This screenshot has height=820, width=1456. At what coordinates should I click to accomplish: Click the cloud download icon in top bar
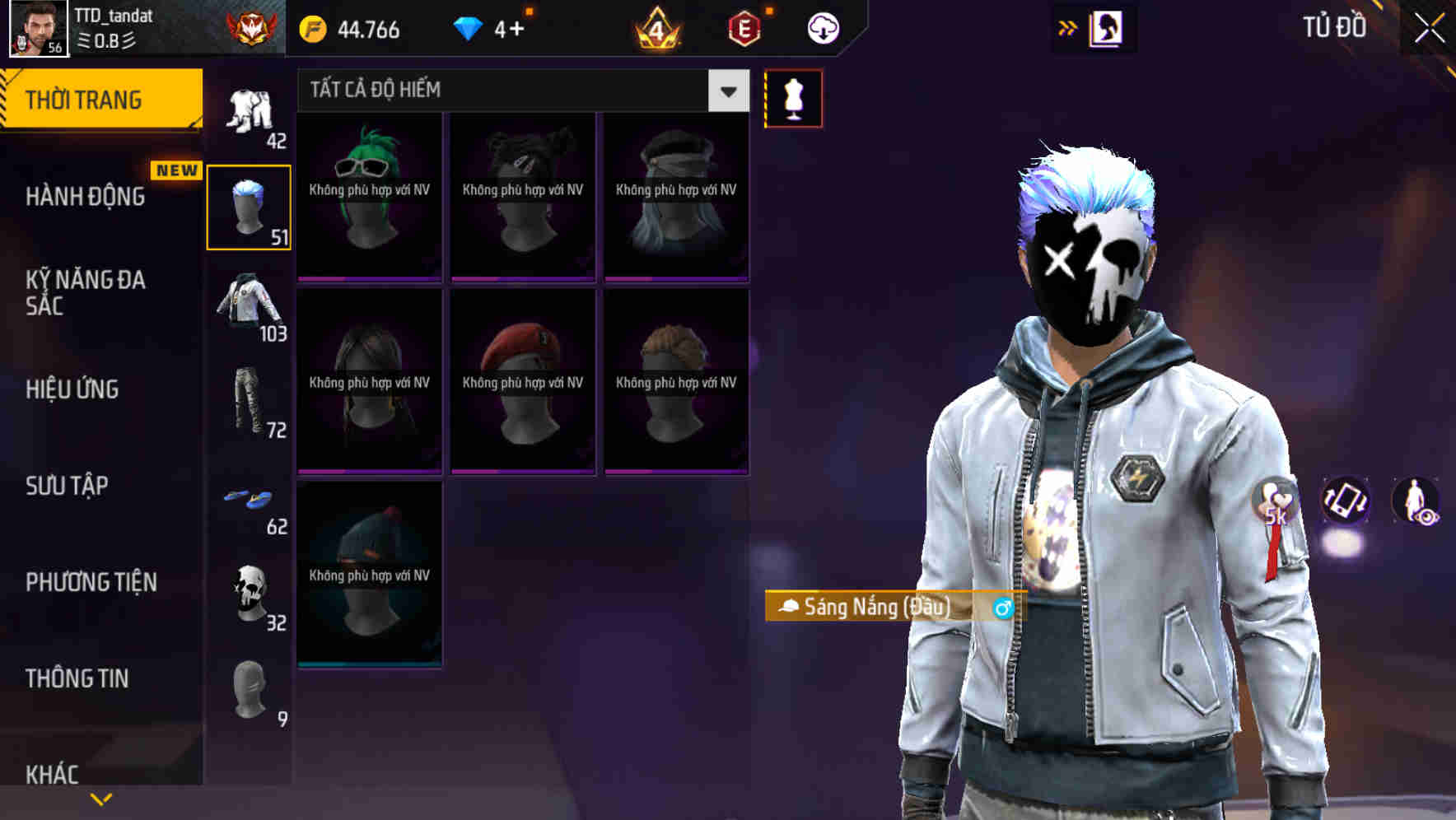click(x=822, y=27)
